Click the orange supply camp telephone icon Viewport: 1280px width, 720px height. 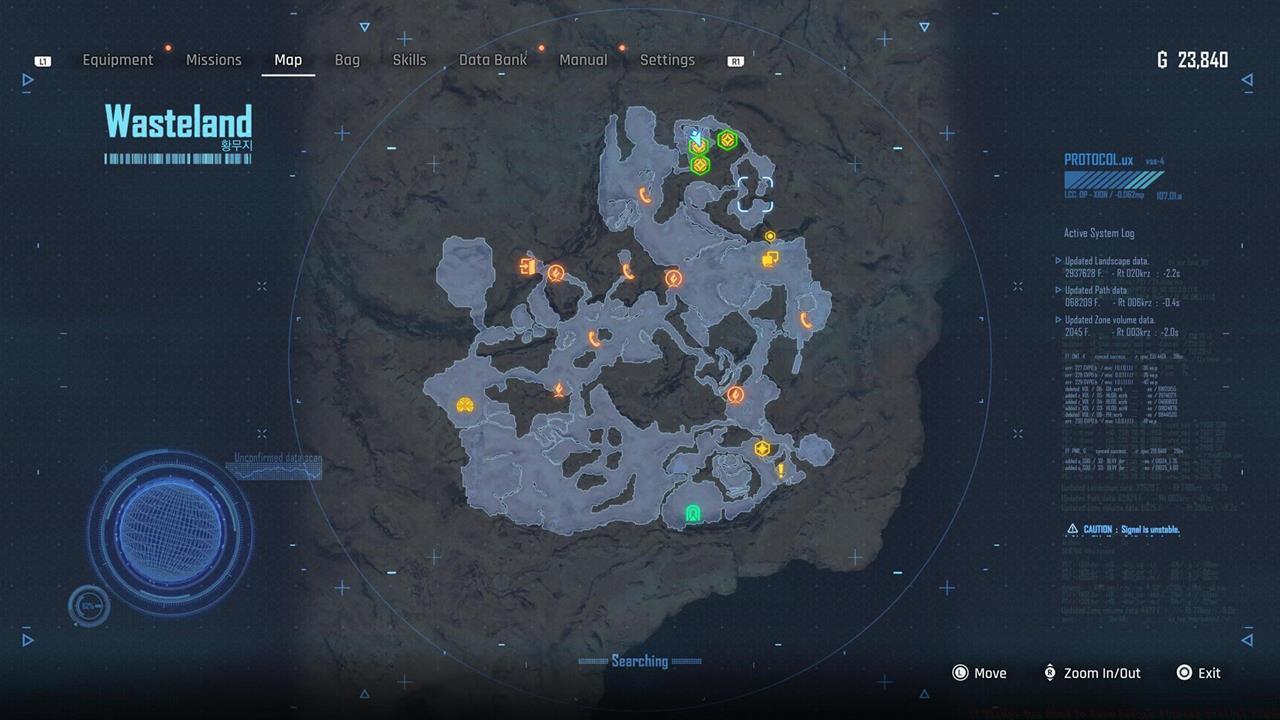pyautogui.click(x=626, y=270)
